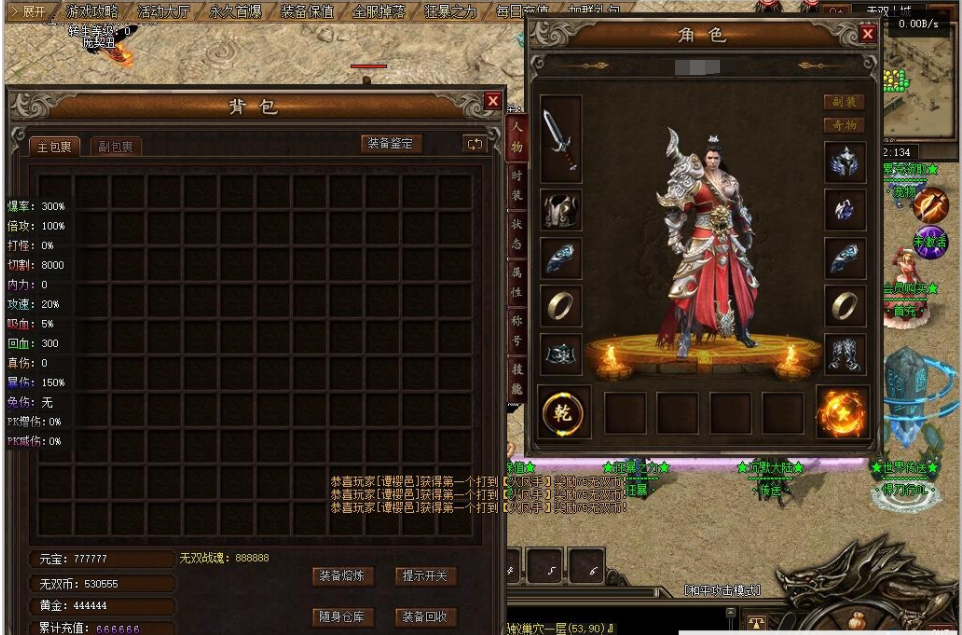Switch to the 副包裹 secondary bag tab
This screenshot has width=962, height=635.
click(x=116, y=147)
